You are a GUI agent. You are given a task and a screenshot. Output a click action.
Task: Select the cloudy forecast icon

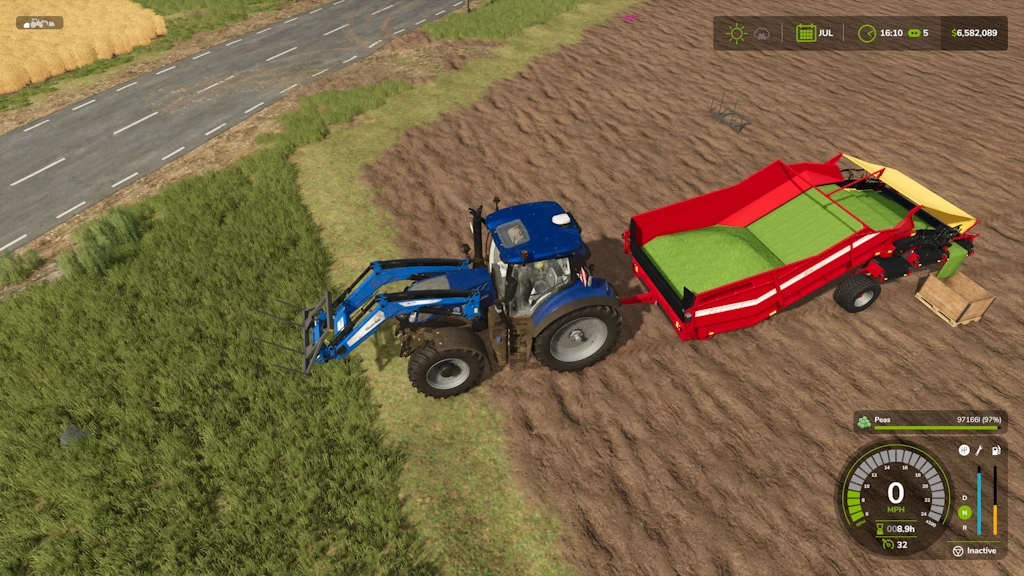[762, 33]
